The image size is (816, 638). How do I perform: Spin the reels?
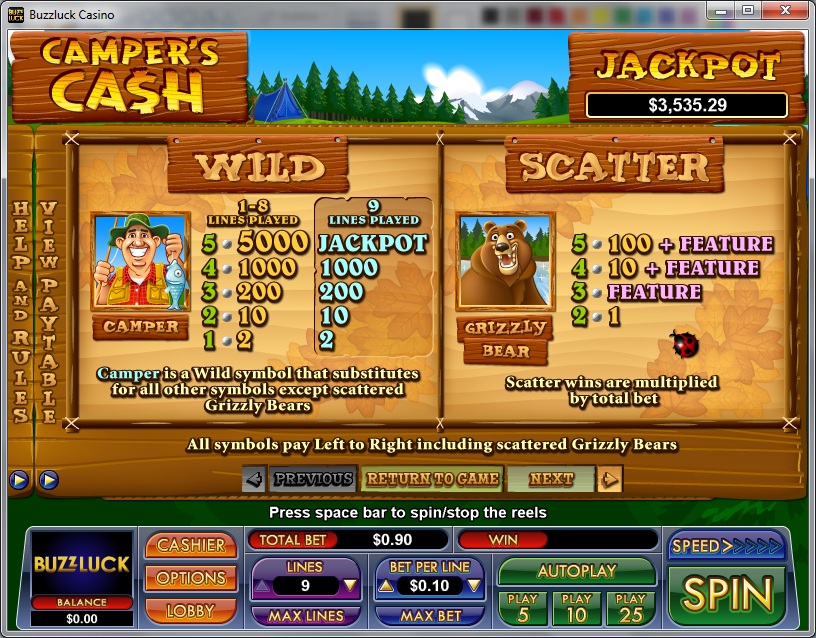pyautogui.click(x=727, y=593)
